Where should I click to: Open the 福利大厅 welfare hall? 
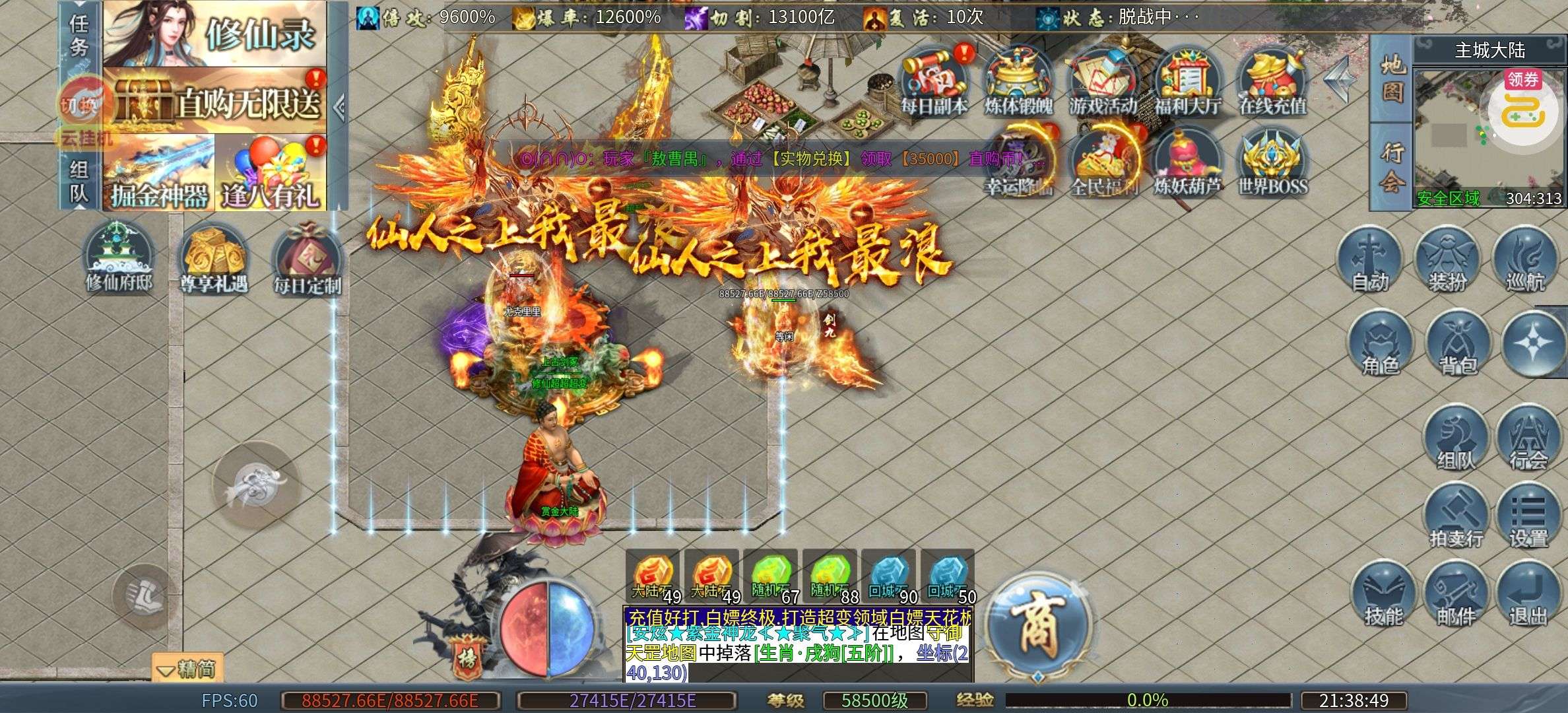[1188, 79]
